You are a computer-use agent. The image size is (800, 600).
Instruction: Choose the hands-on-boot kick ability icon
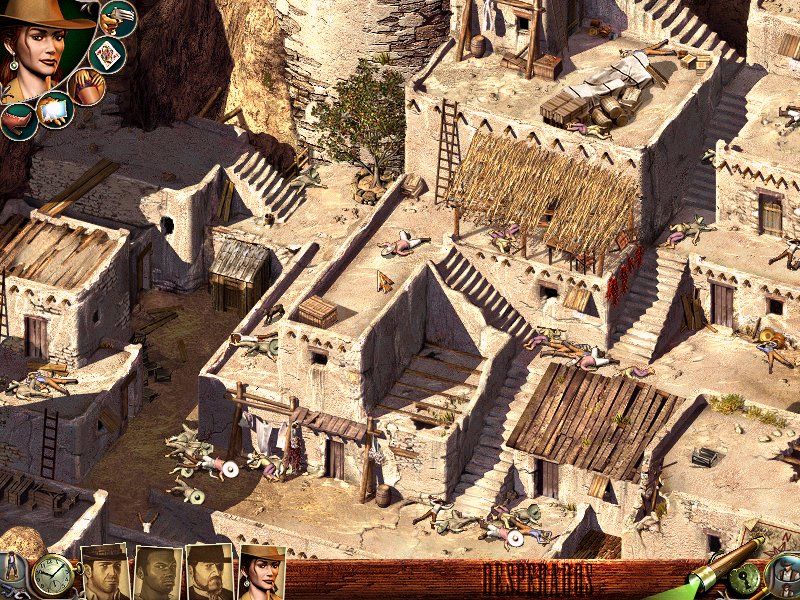click(87, 86)
